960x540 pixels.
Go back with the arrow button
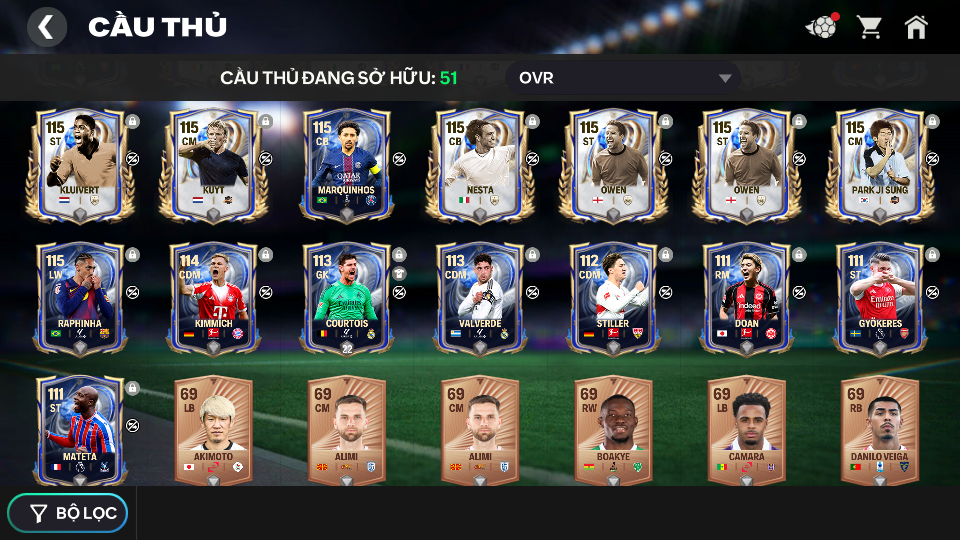click(x=46, y=27)
